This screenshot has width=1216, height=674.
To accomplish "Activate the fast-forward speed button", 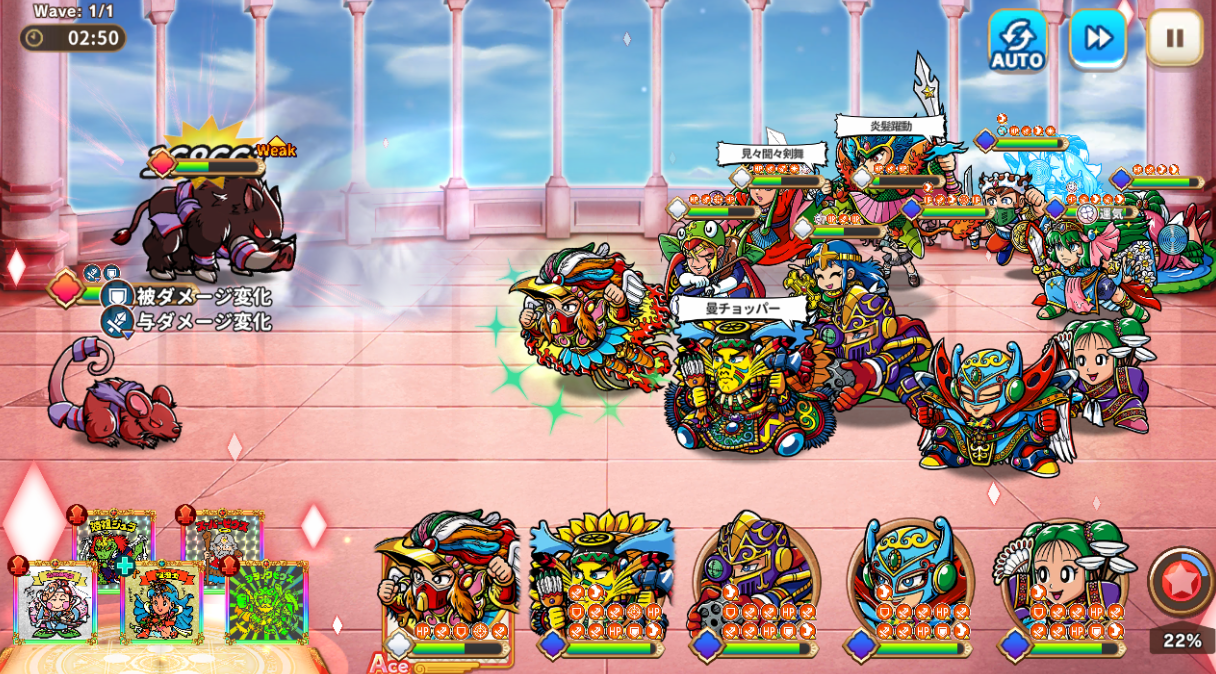I will [1097, 39].
